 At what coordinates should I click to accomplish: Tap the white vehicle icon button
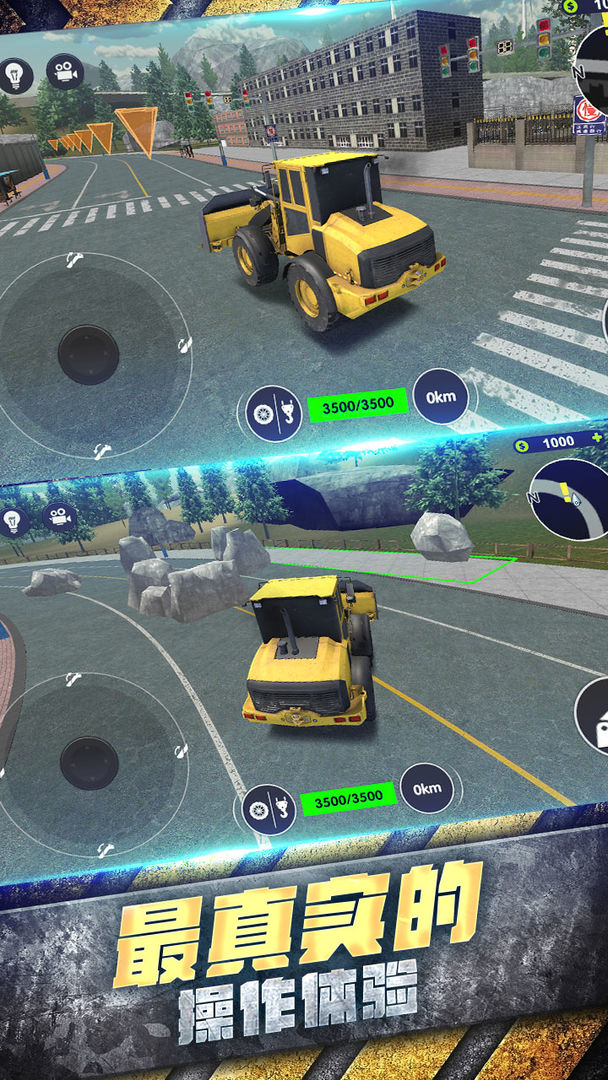click(595, 718)
